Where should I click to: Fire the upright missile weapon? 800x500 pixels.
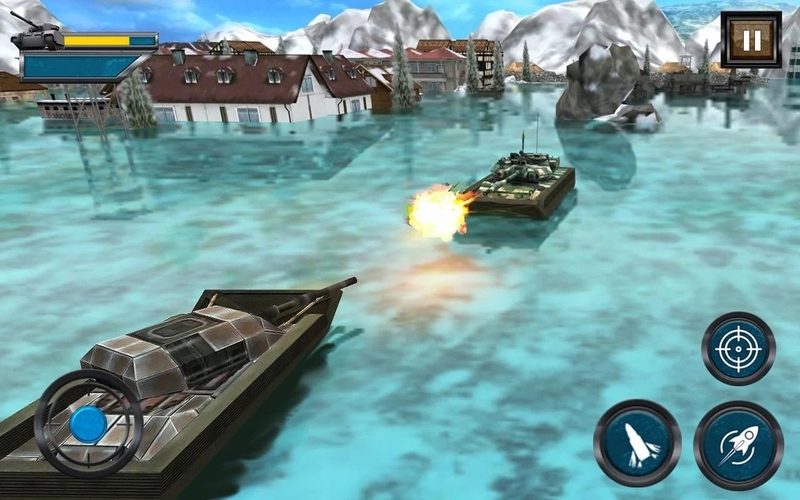[637, 443]
